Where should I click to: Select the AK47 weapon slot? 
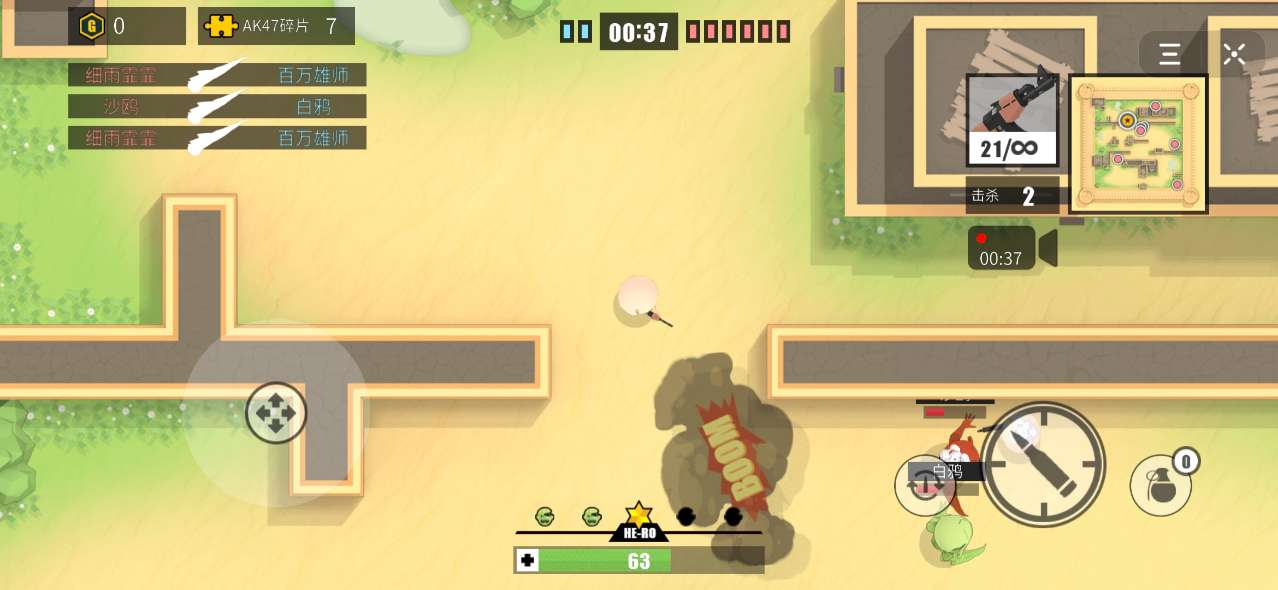1012,120
